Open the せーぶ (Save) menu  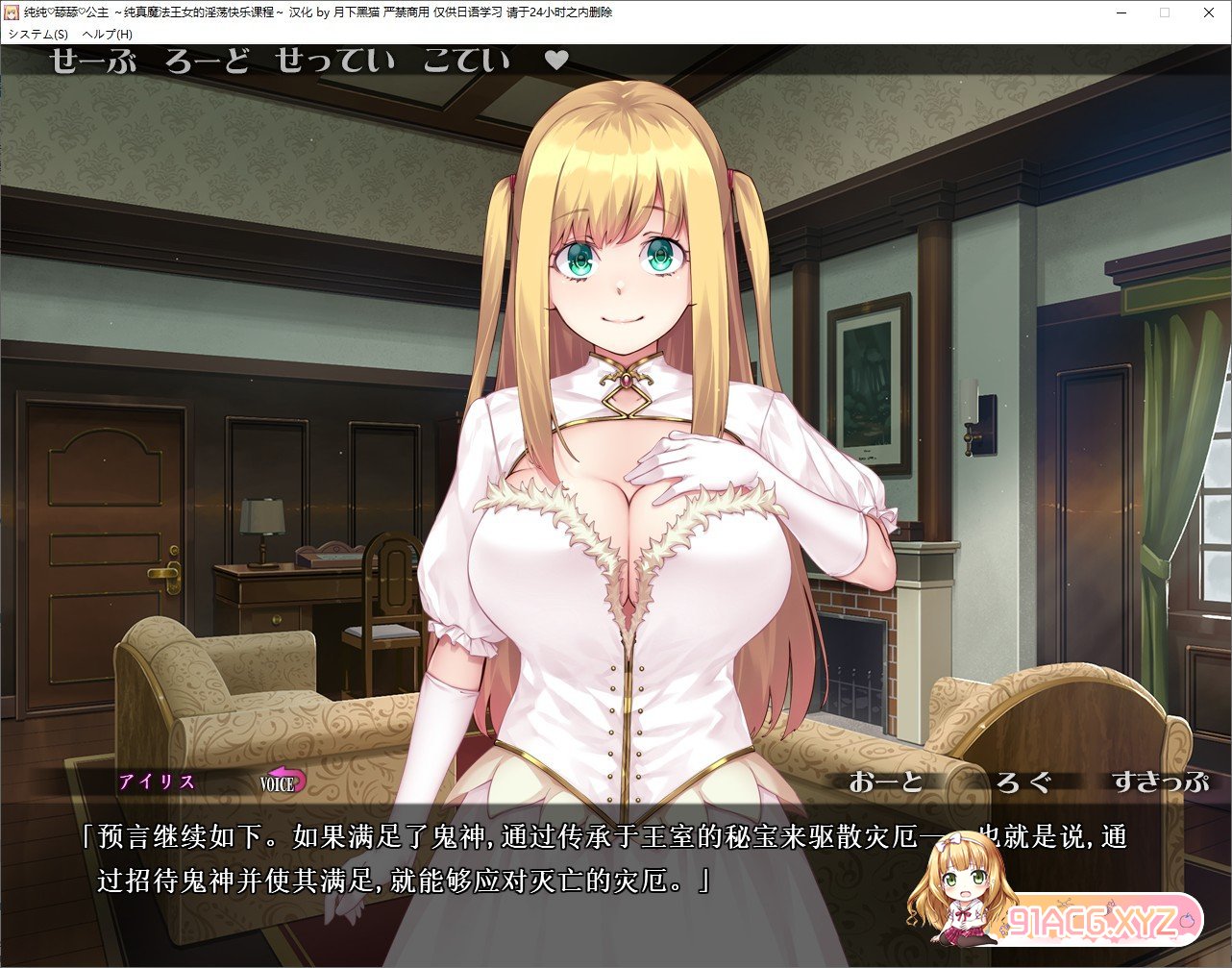[93, 62]
